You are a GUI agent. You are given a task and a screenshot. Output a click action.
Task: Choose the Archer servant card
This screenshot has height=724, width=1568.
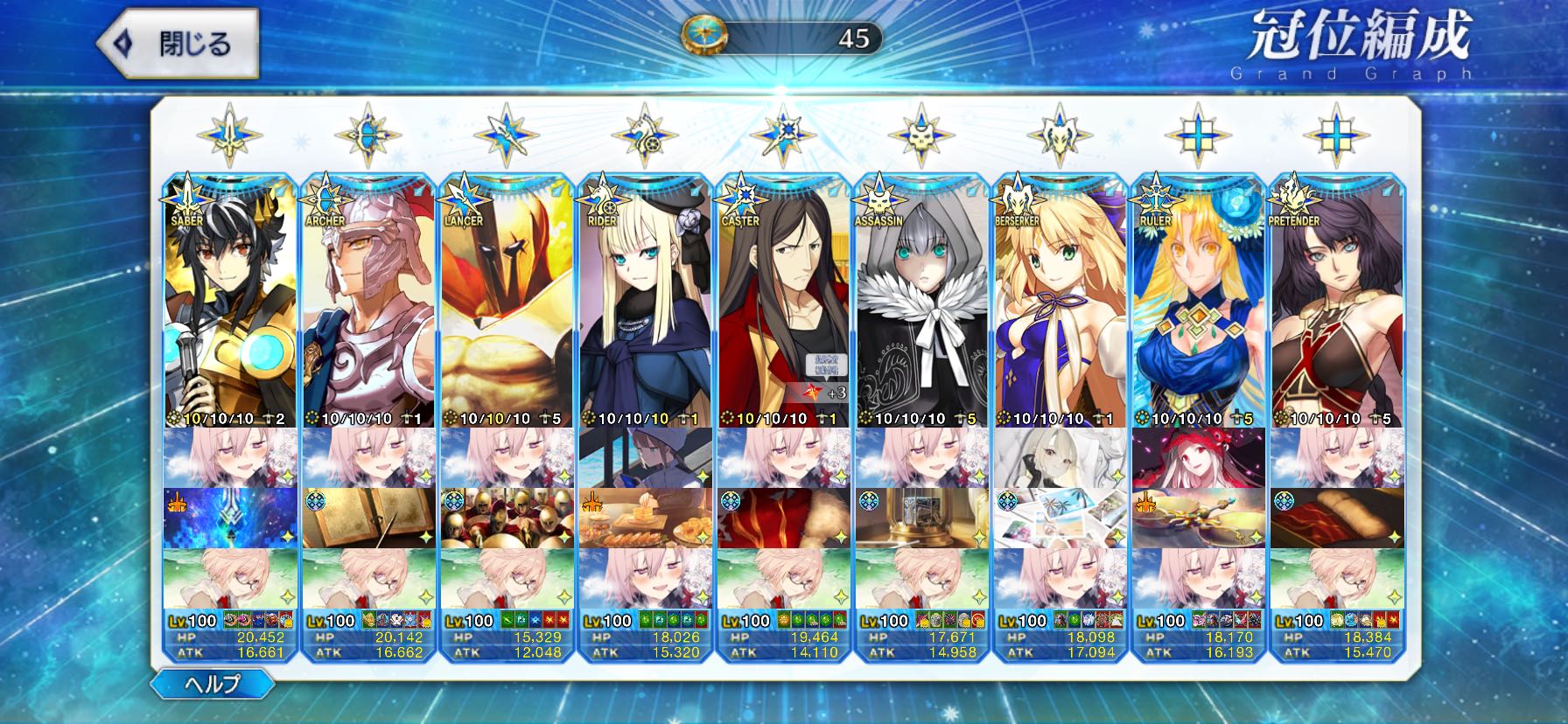369,306
